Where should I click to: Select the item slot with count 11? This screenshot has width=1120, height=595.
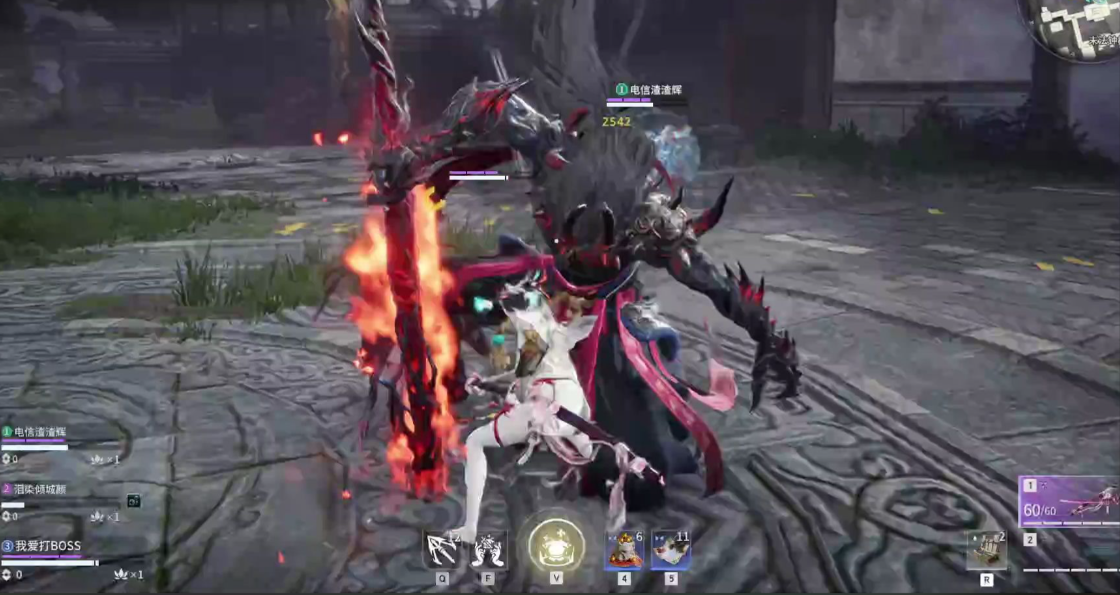click(670, 550)
